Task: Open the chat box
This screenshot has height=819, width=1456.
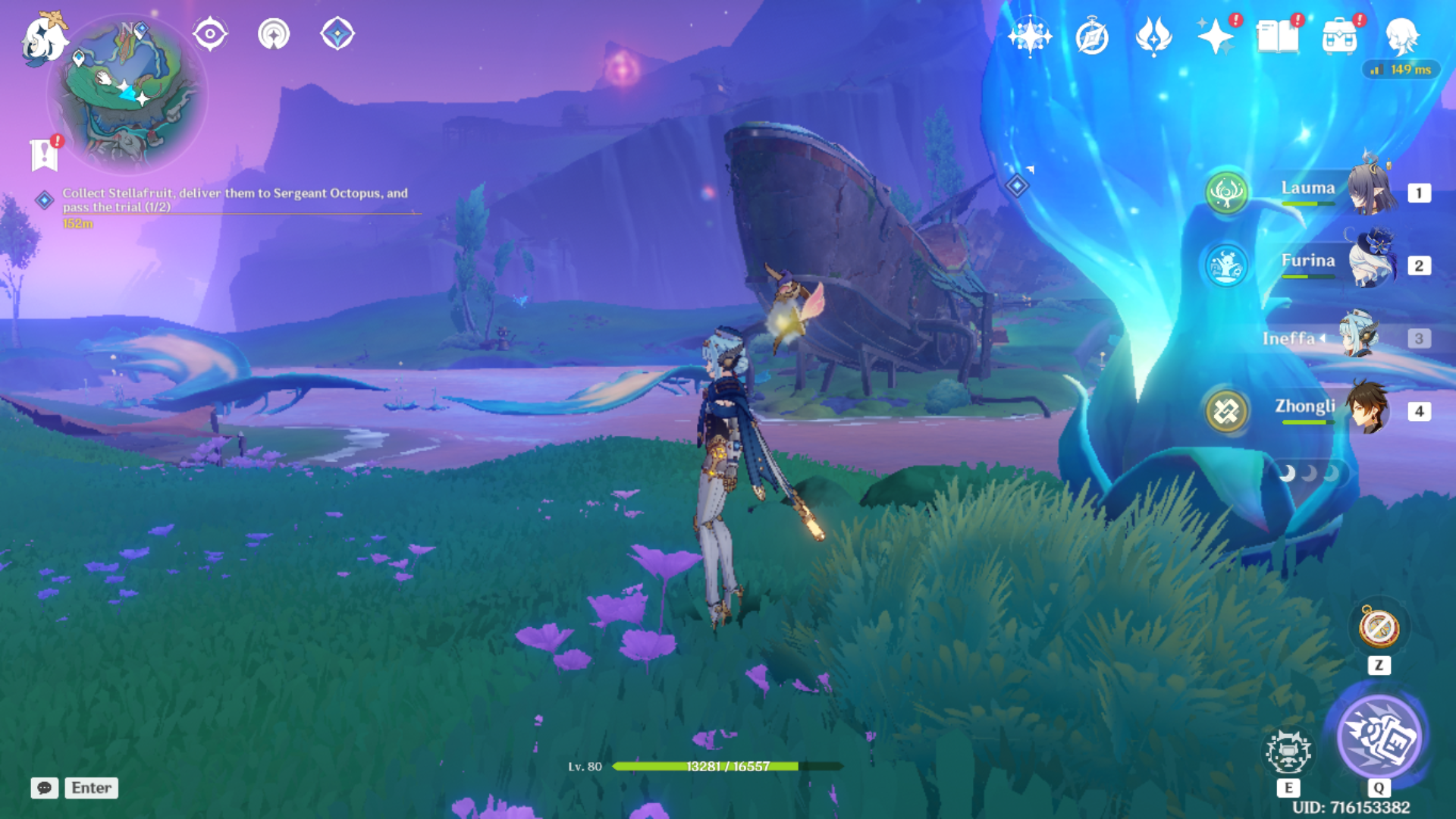Action: click(x=45, y=788)
